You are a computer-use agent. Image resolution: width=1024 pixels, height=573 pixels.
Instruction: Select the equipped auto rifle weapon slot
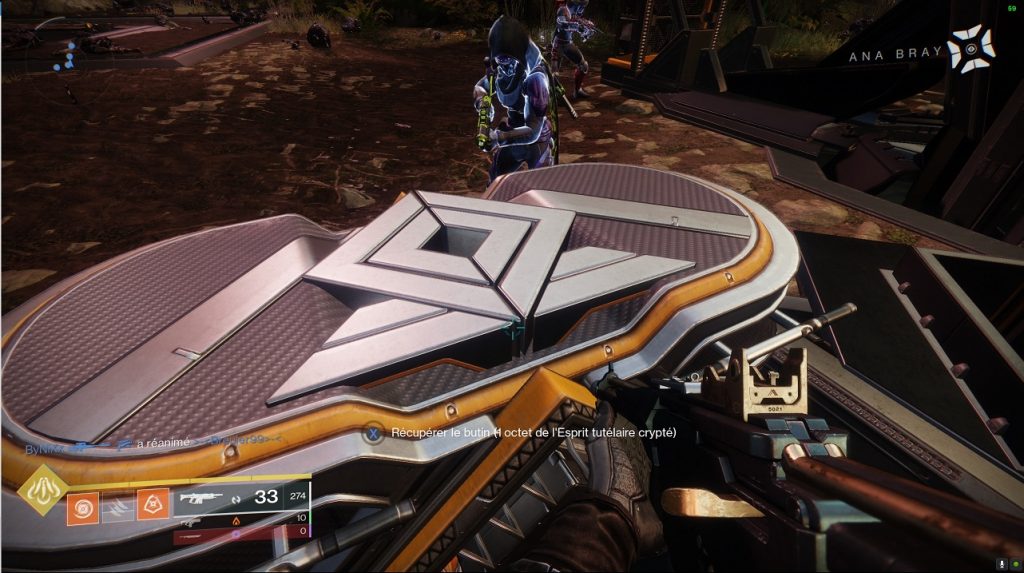203,497
